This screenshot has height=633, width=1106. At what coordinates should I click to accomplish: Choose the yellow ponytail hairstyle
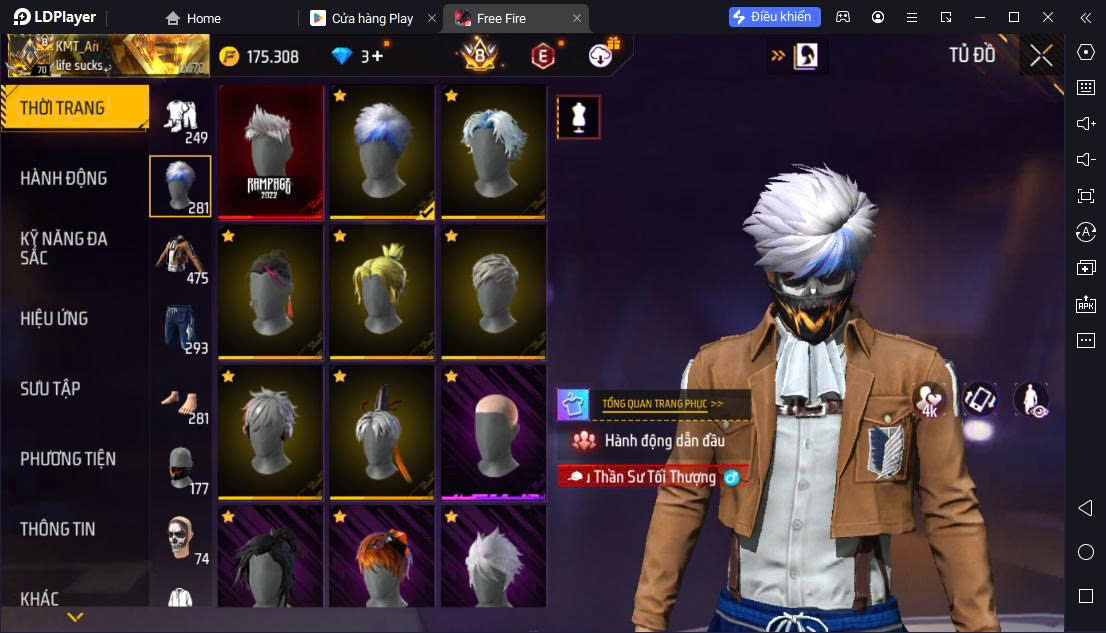[382, 291]
